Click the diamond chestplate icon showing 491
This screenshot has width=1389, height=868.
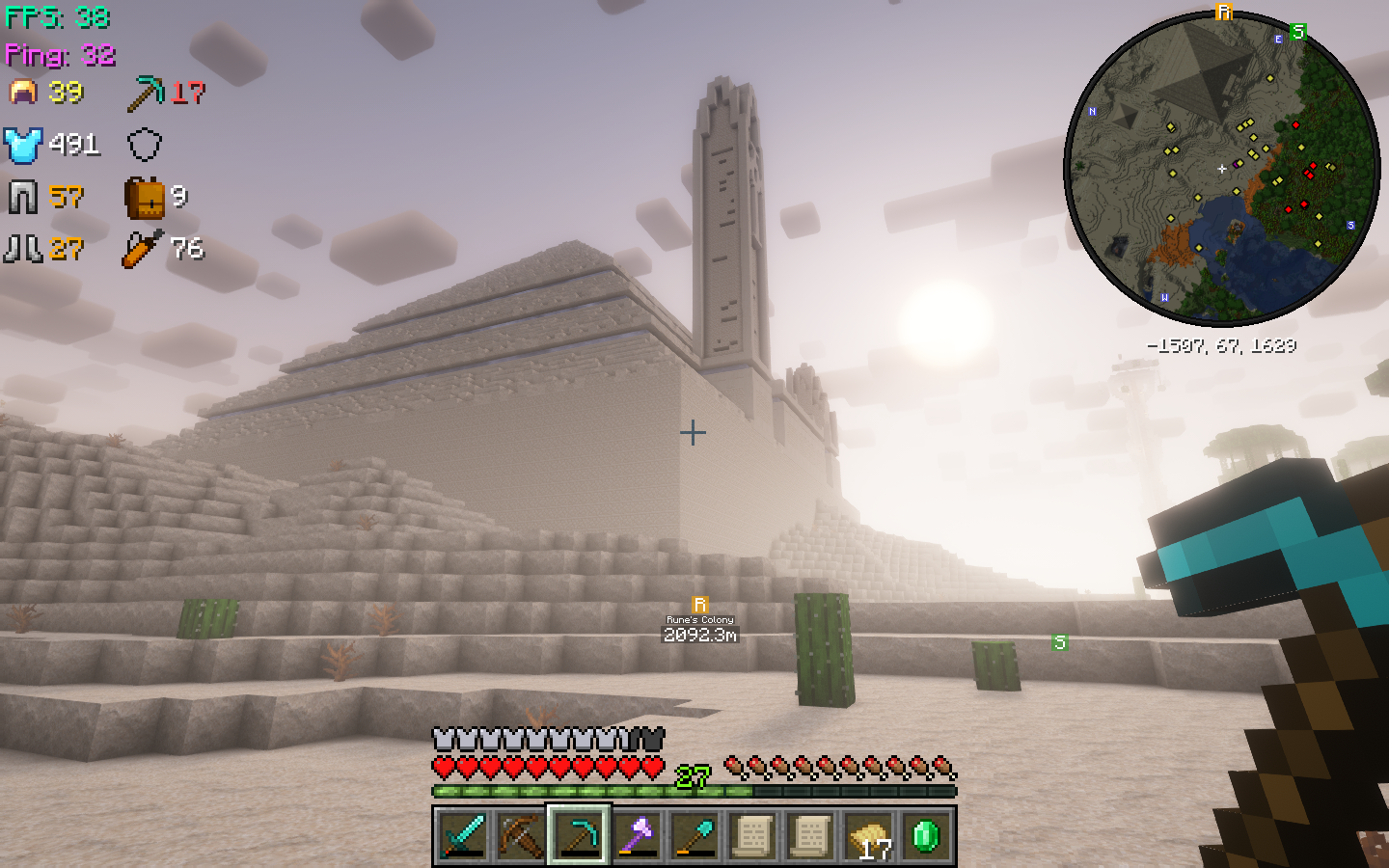tap(21, 145)
